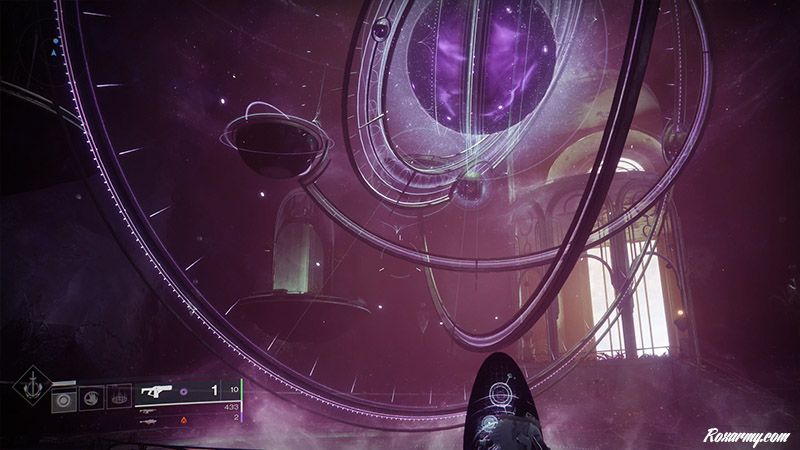The image size is (800, 450).
Task: Switch to the second stowed weapon
Action: pos(148,410)
